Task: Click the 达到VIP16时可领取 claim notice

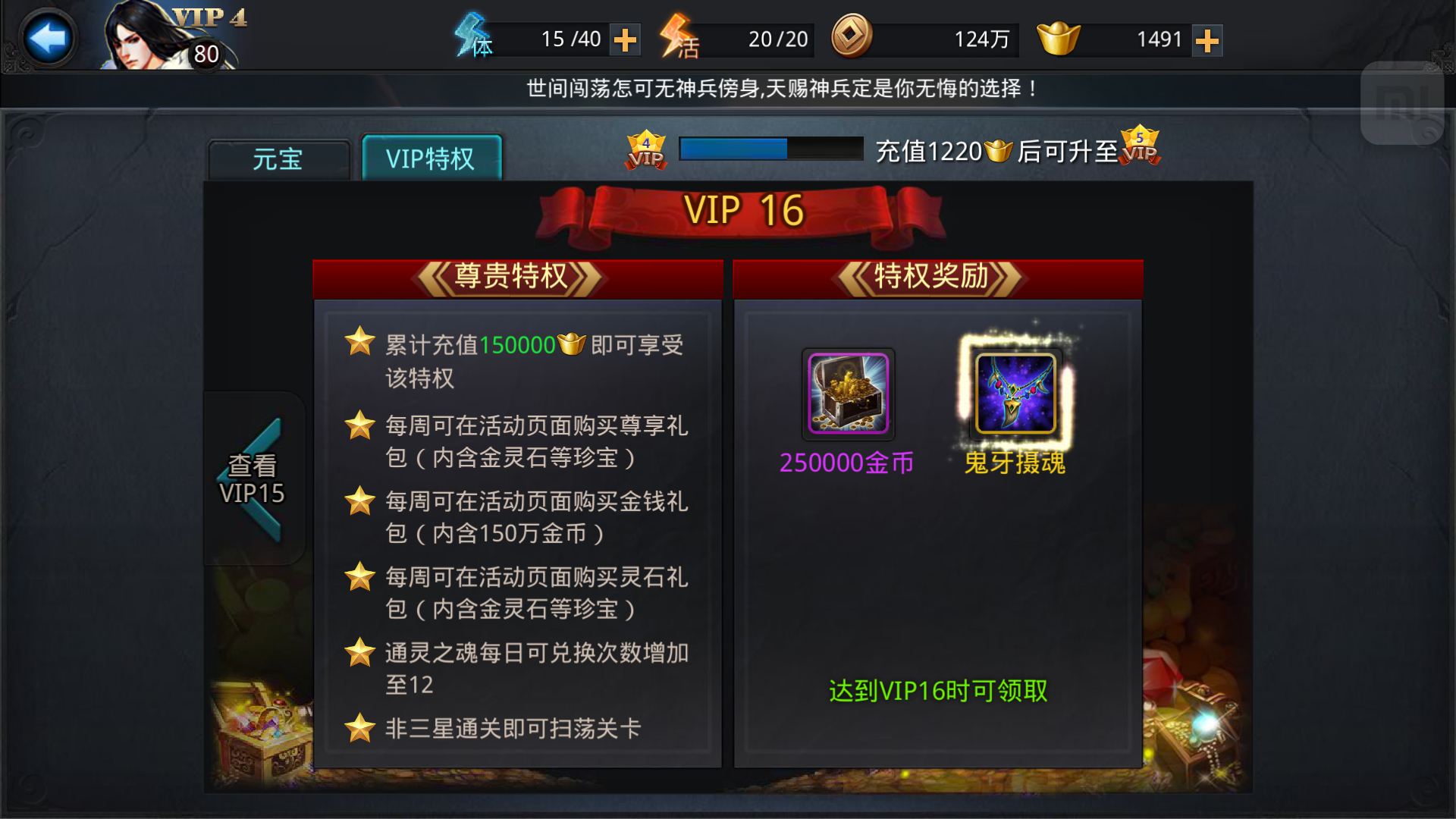Action: (937, 690)
